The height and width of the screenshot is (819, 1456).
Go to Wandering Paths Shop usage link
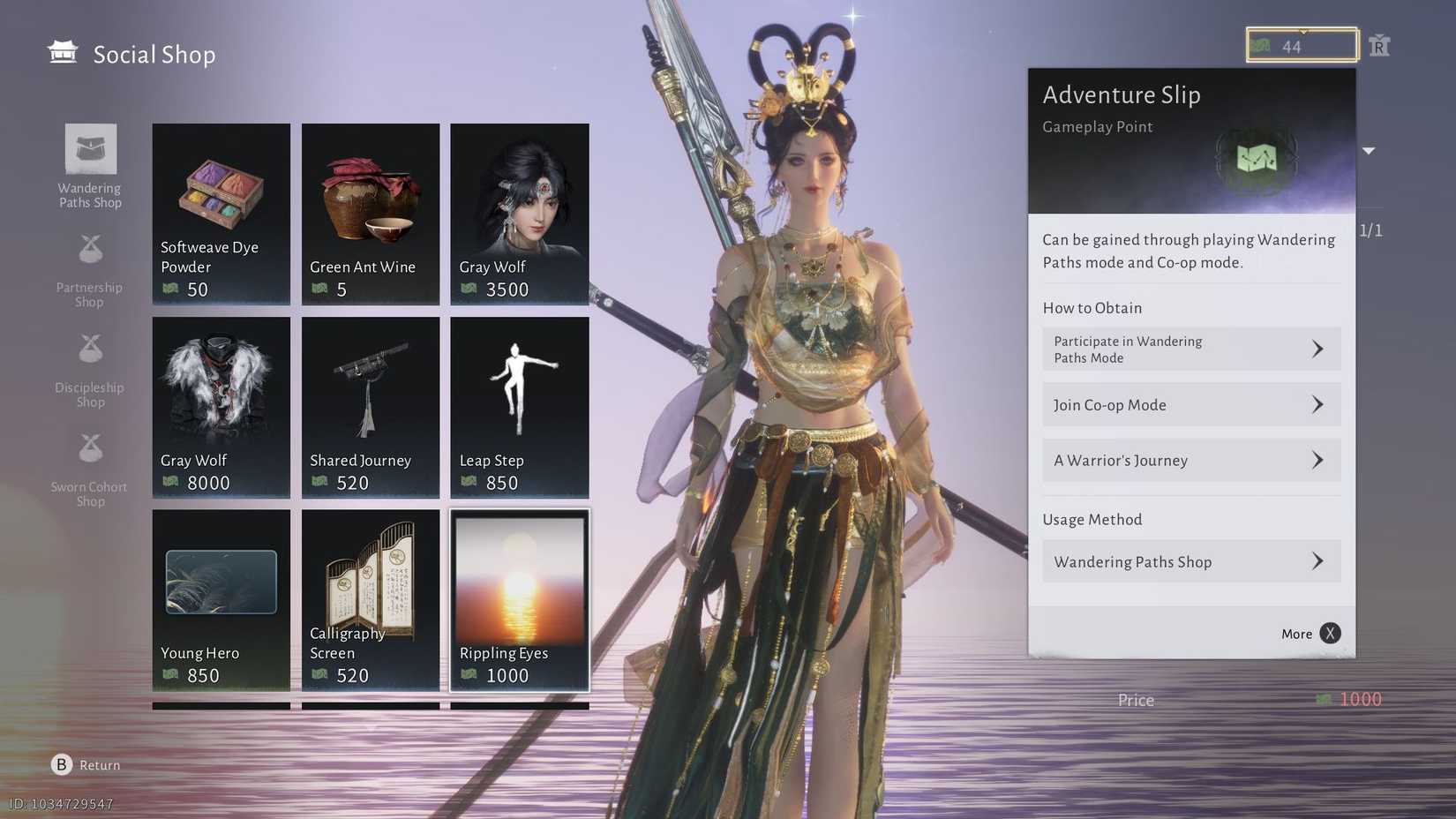click(x=1191, y=562)
